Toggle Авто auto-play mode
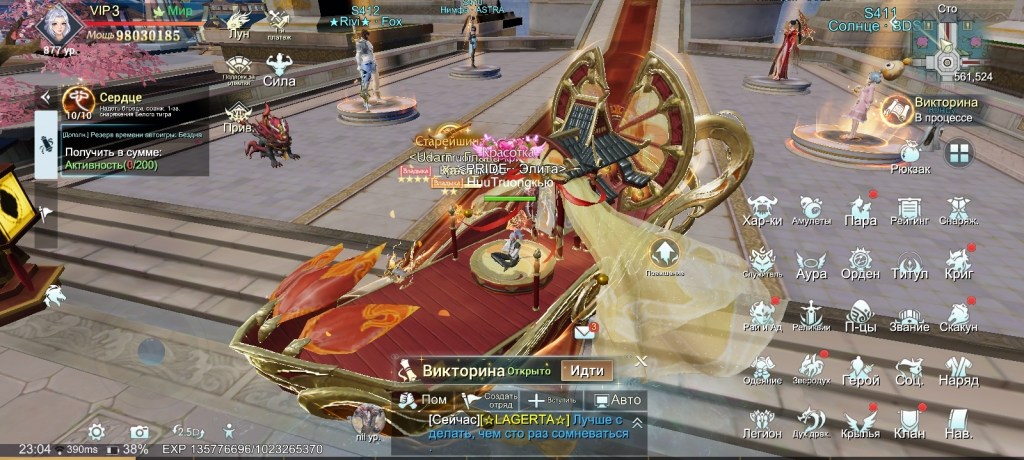 [x=617, y=400]
